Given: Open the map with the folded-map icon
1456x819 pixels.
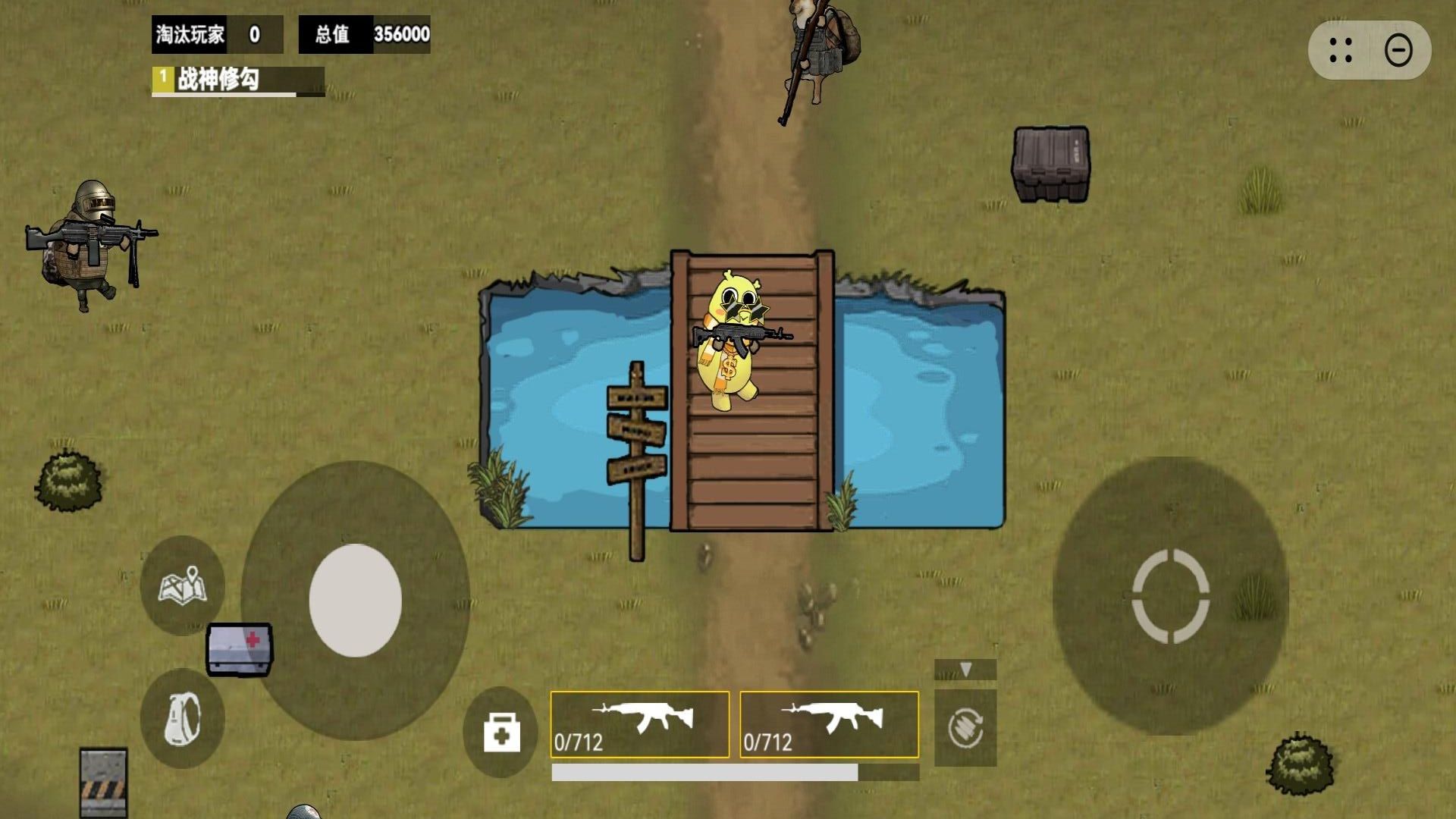Looking at the screenshot, I should pyautogui.click(x=182, y=585).
